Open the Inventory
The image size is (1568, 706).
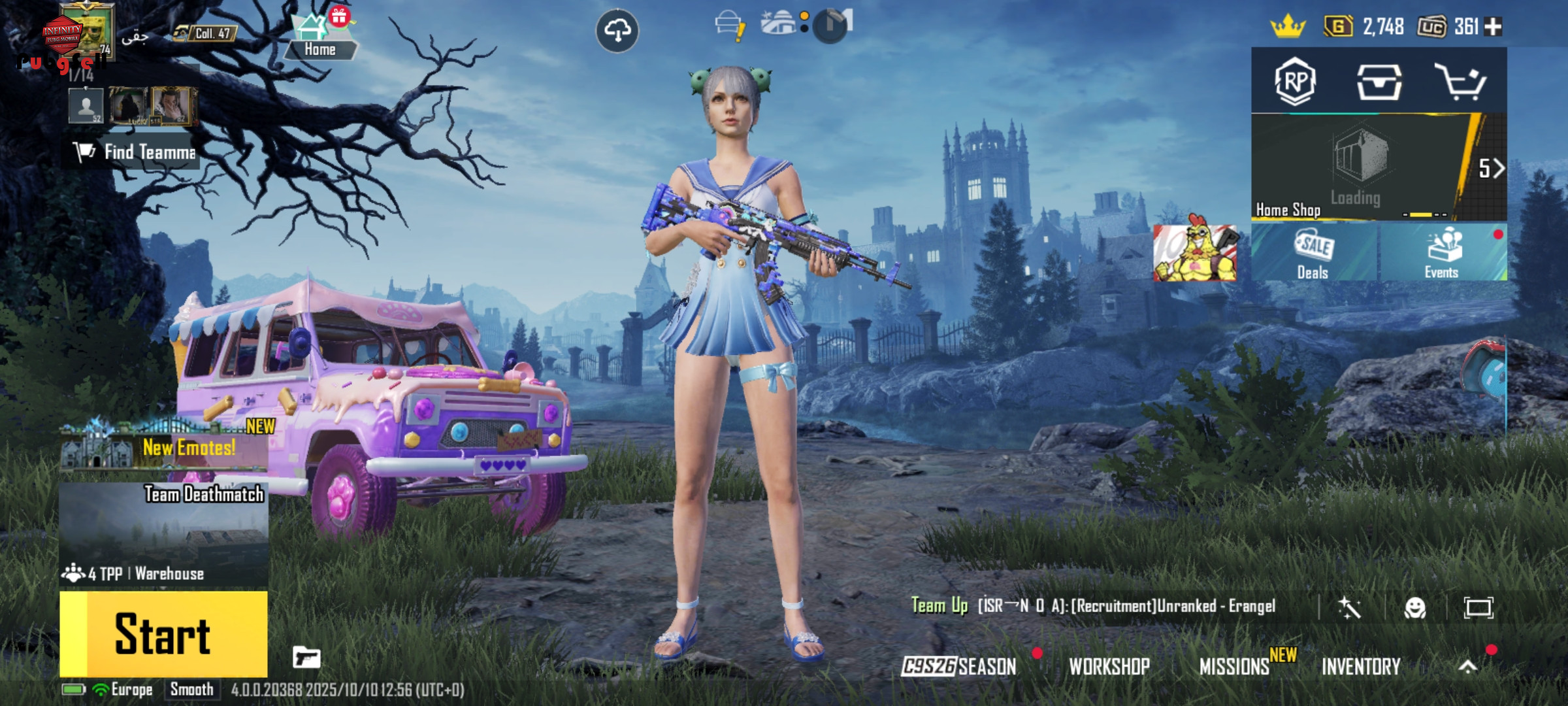[x=1361, y=666]
